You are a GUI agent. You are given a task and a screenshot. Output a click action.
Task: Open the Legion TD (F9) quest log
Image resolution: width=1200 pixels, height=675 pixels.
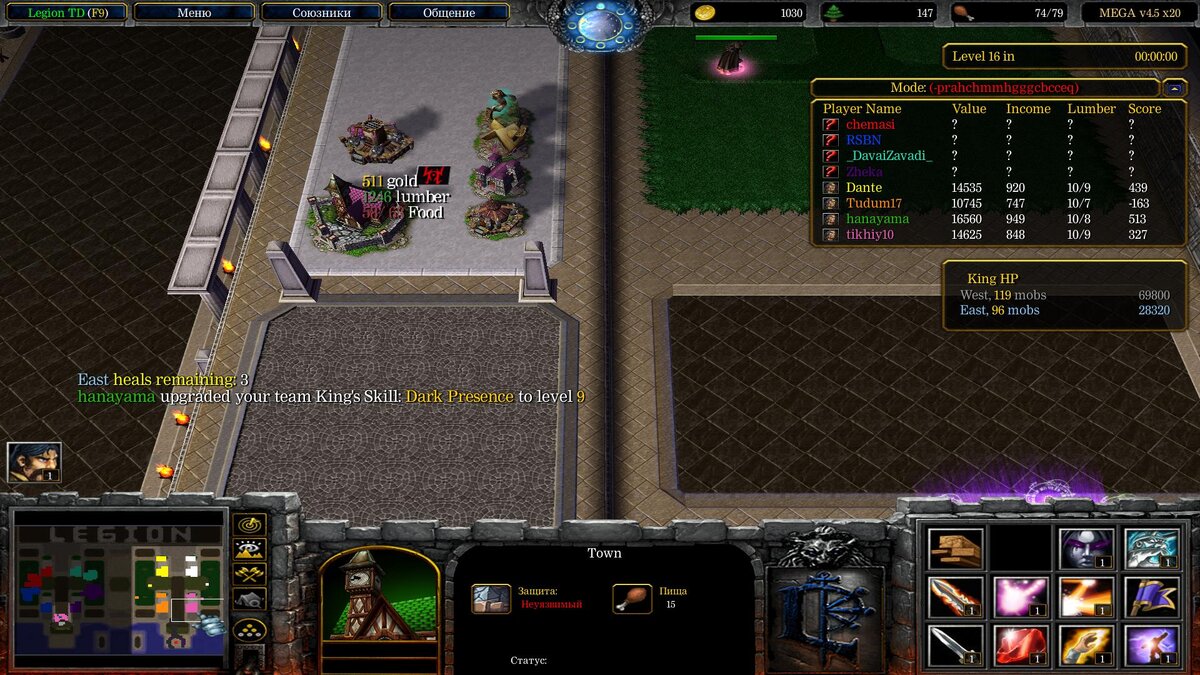pos(67,13)
